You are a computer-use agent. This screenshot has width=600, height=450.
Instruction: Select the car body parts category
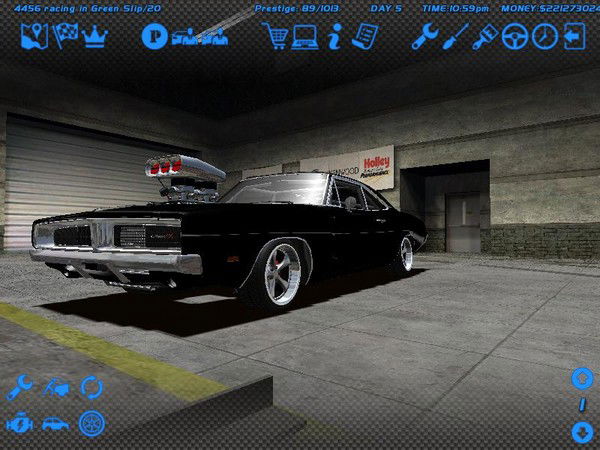55,423
